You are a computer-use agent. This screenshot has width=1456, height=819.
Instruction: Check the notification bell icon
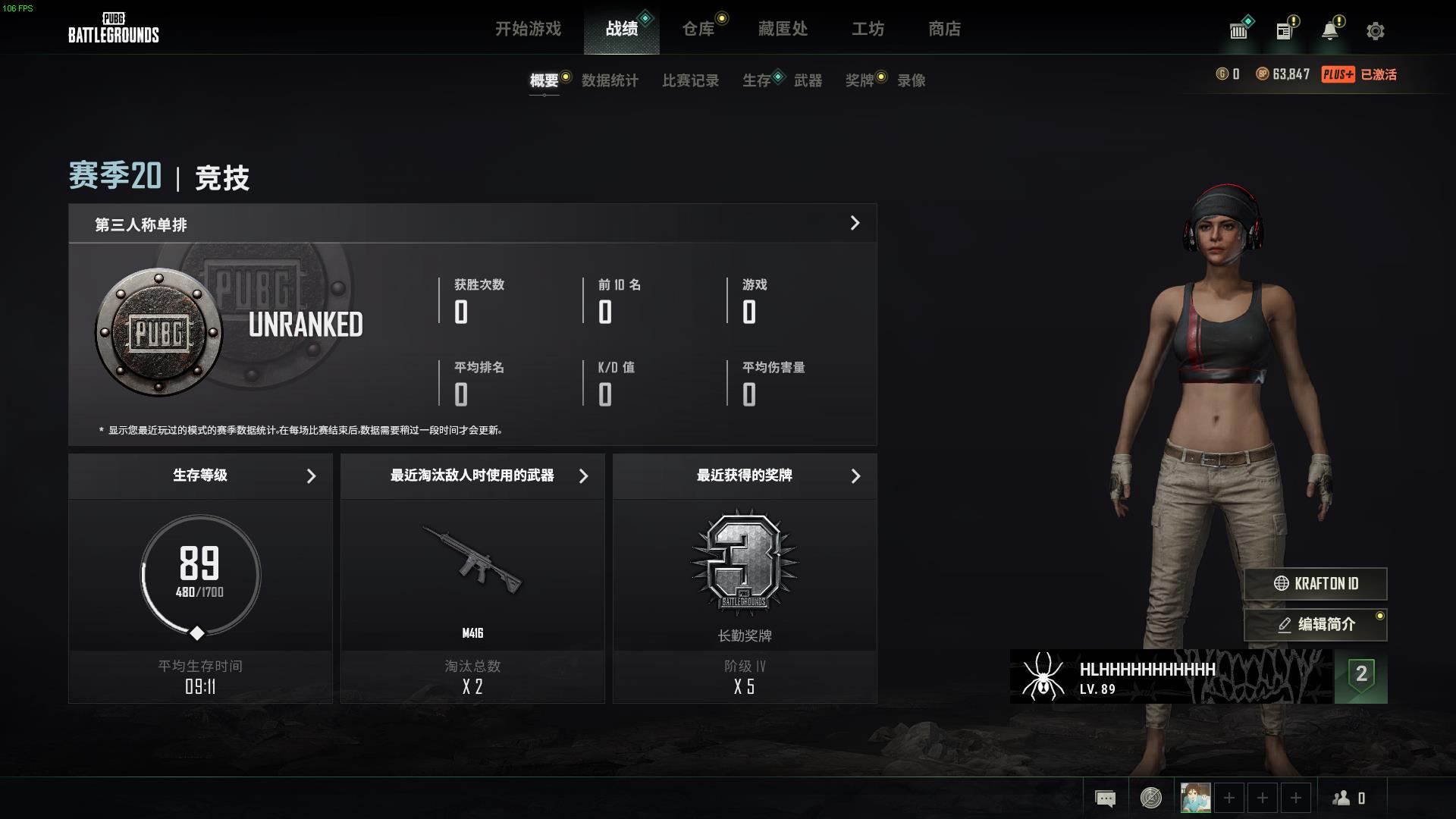tap(1330, 31)
